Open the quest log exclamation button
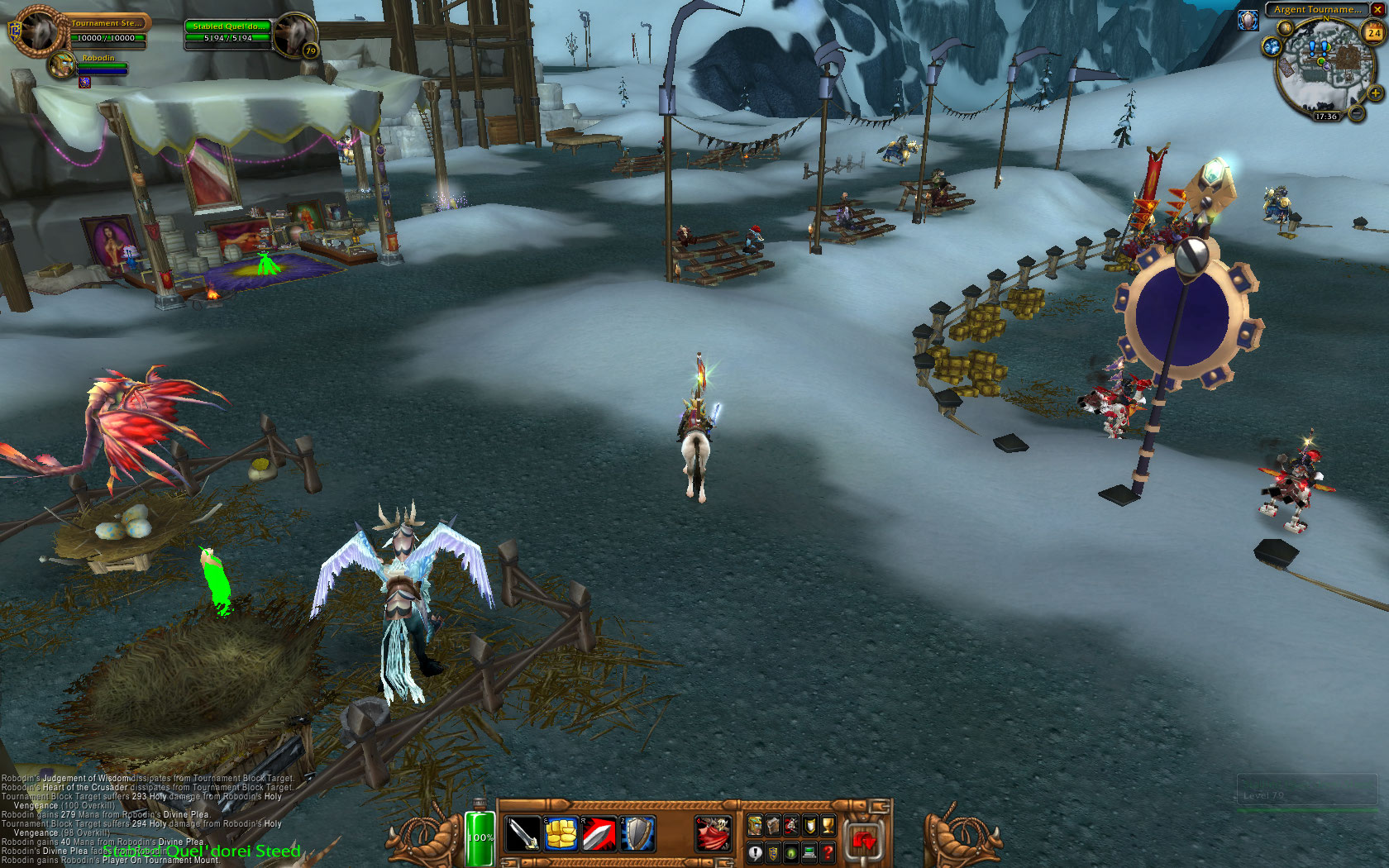 click(755, 852)
